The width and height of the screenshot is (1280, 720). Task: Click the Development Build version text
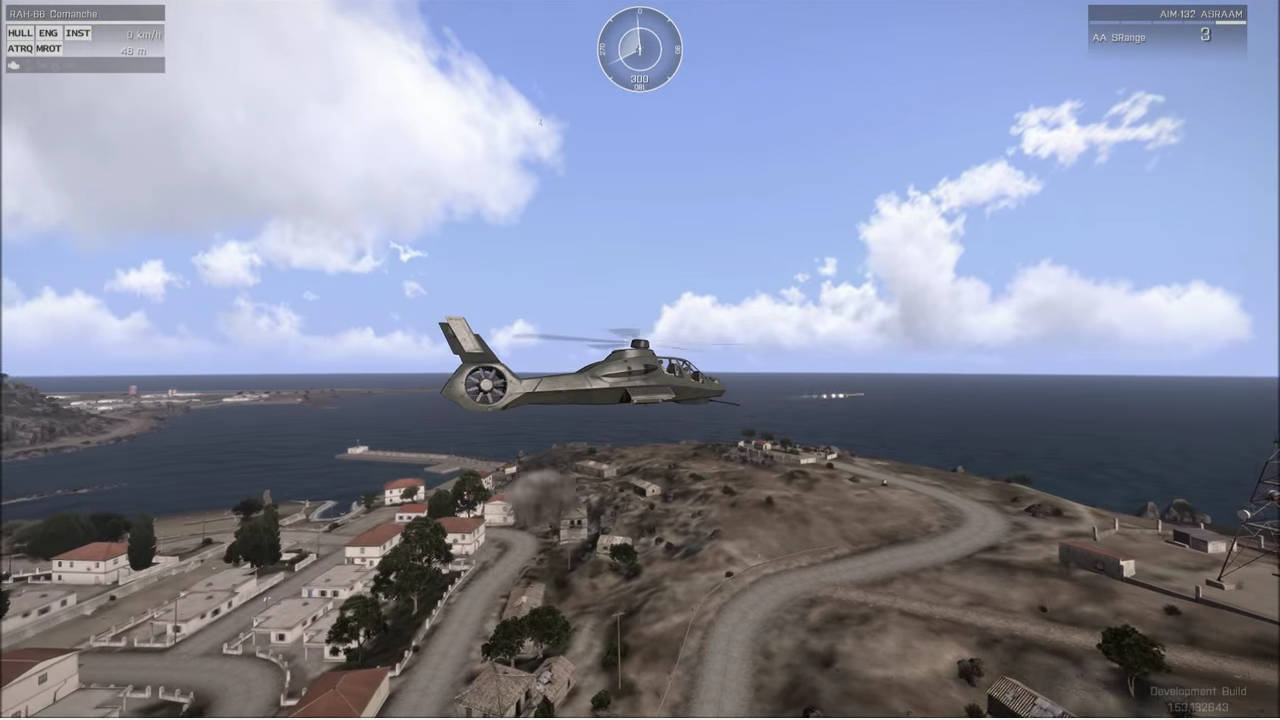pos(1198,691)
